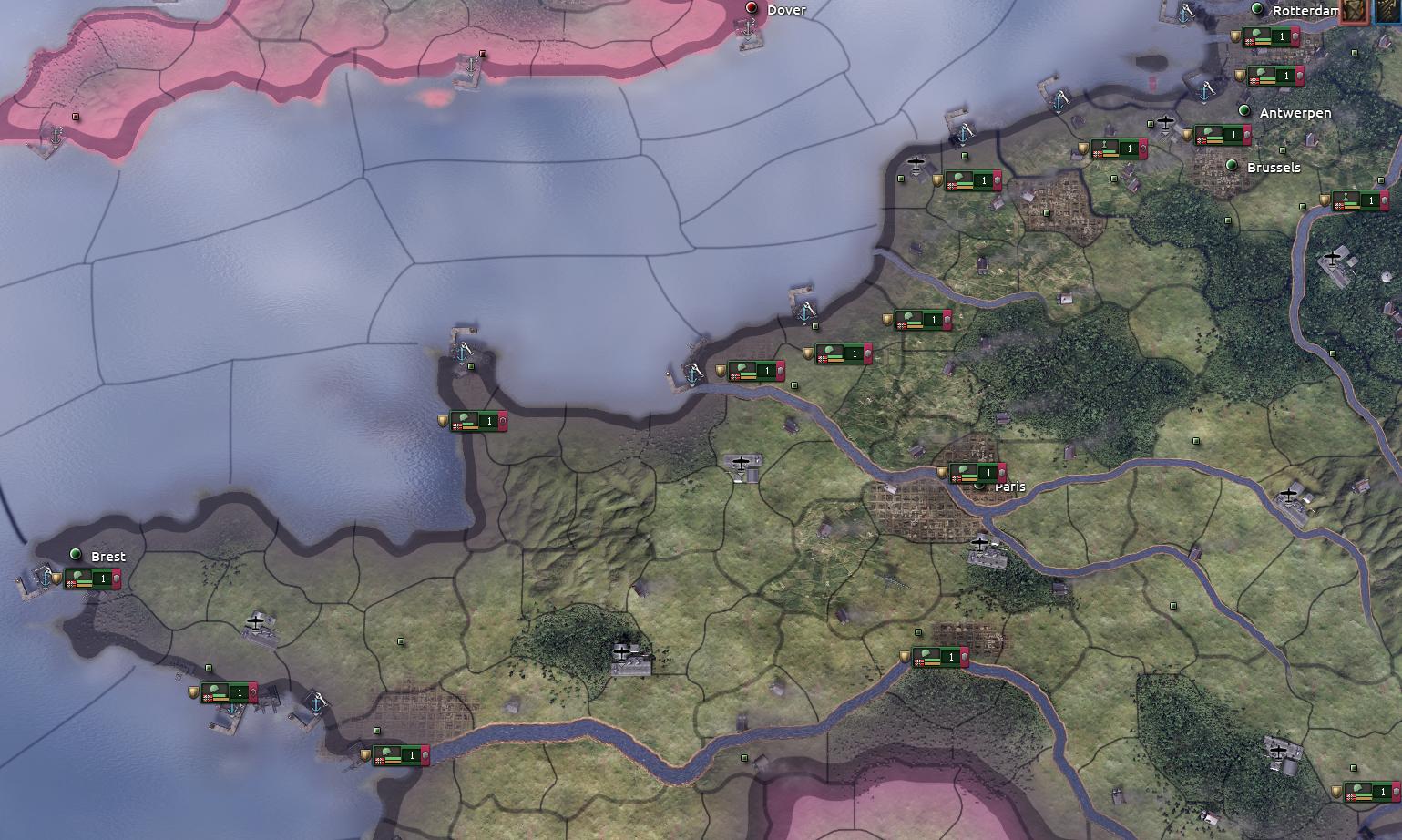1402x840 pixels.
Task: Click the orange organization bar on the Brest counter
Action: (x=84, y=585)
